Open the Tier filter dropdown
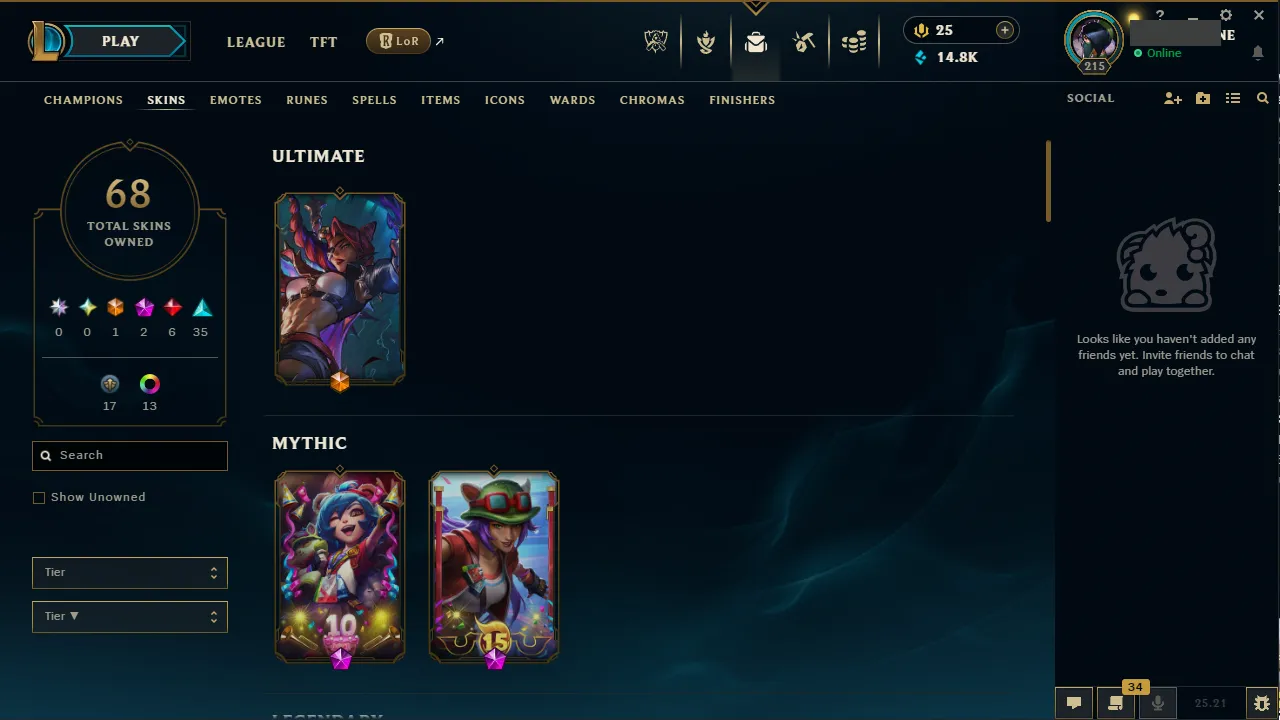Viewport: 1280px width, 720px height. pos(129,572)
